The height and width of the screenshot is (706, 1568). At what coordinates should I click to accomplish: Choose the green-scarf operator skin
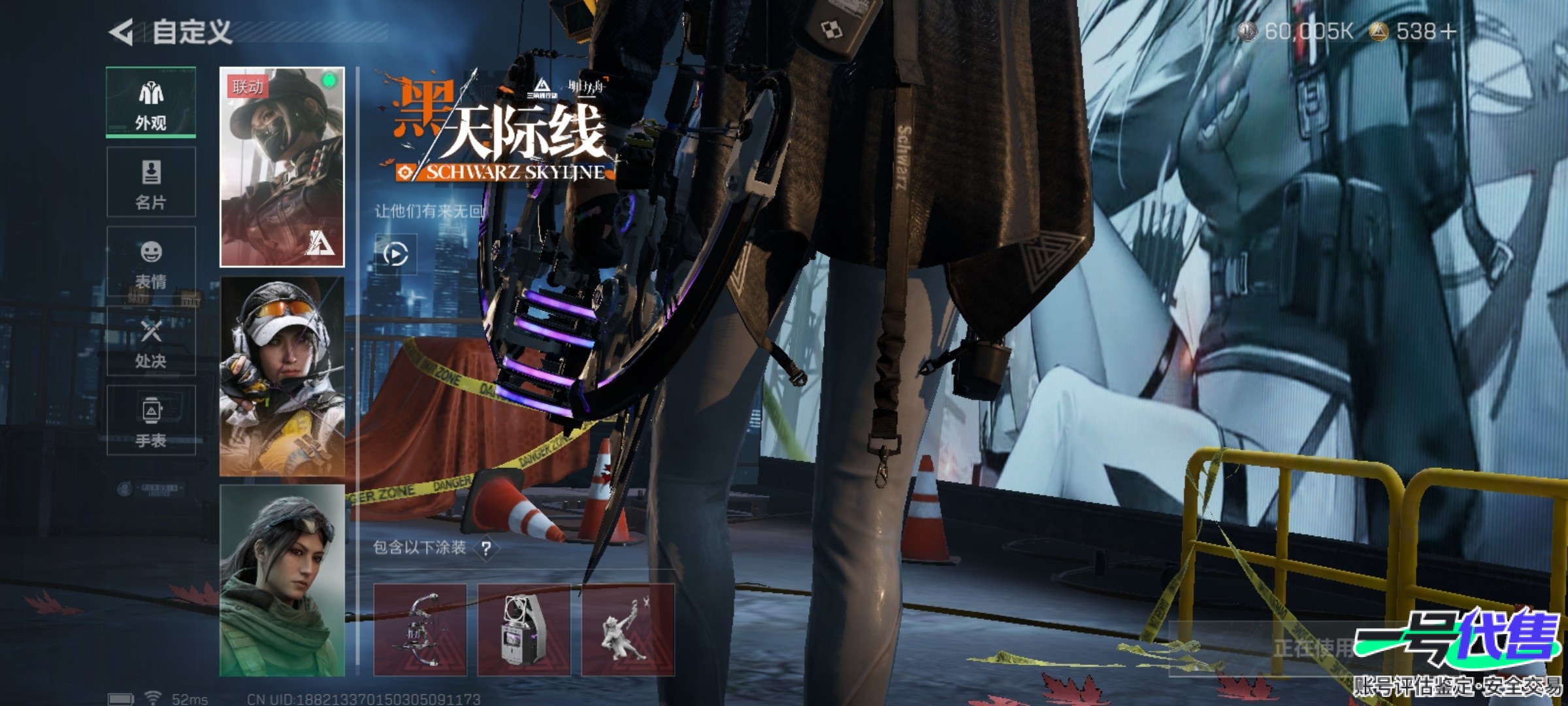tap(282, 580)
